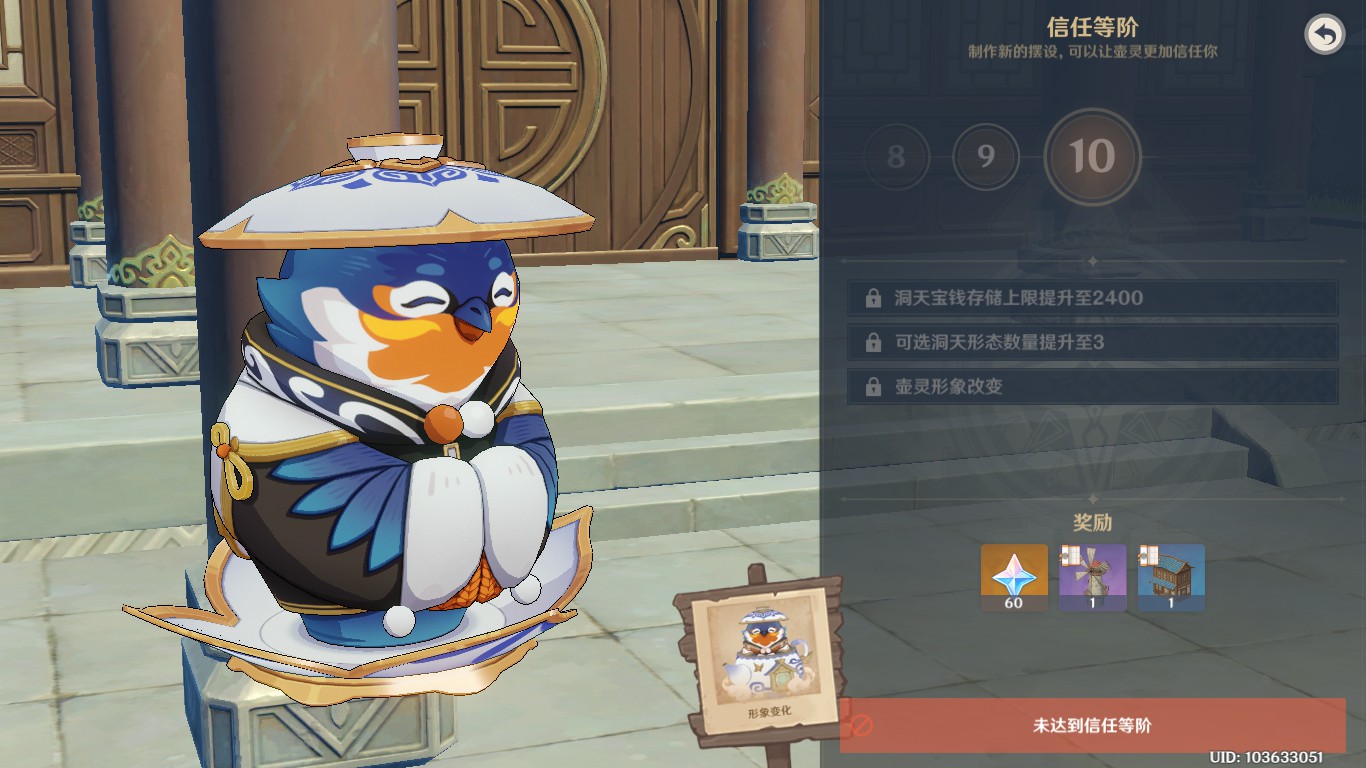Click the 未达到信任等阶 button

coord(1092,726)
